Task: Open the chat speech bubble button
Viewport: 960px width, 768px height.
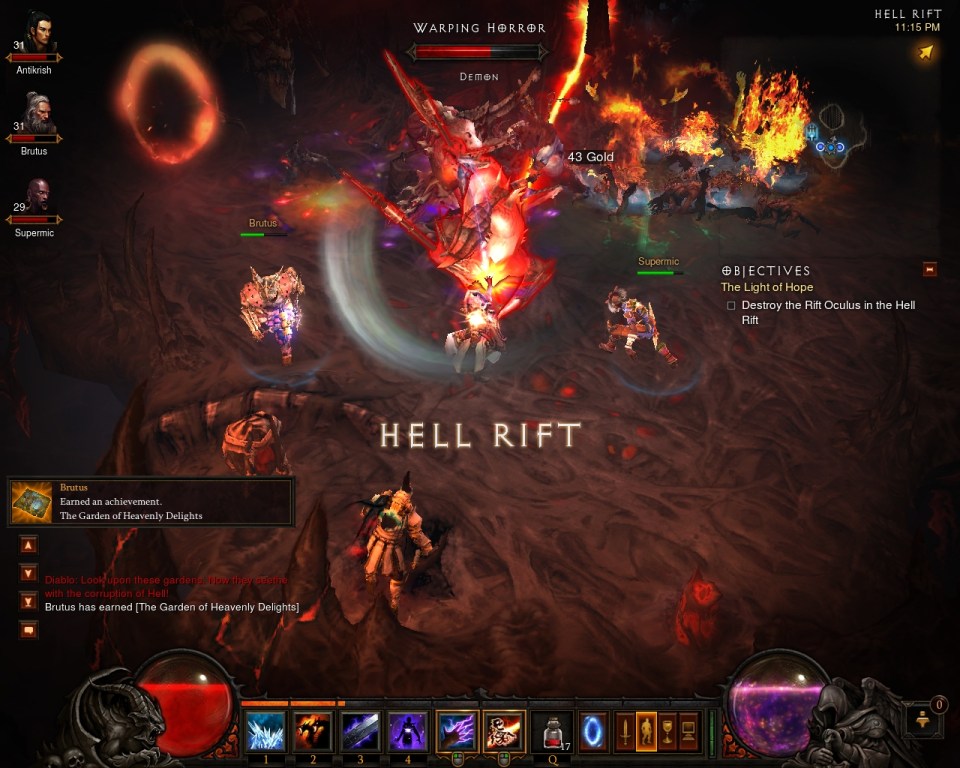Action: pos(28,629)
